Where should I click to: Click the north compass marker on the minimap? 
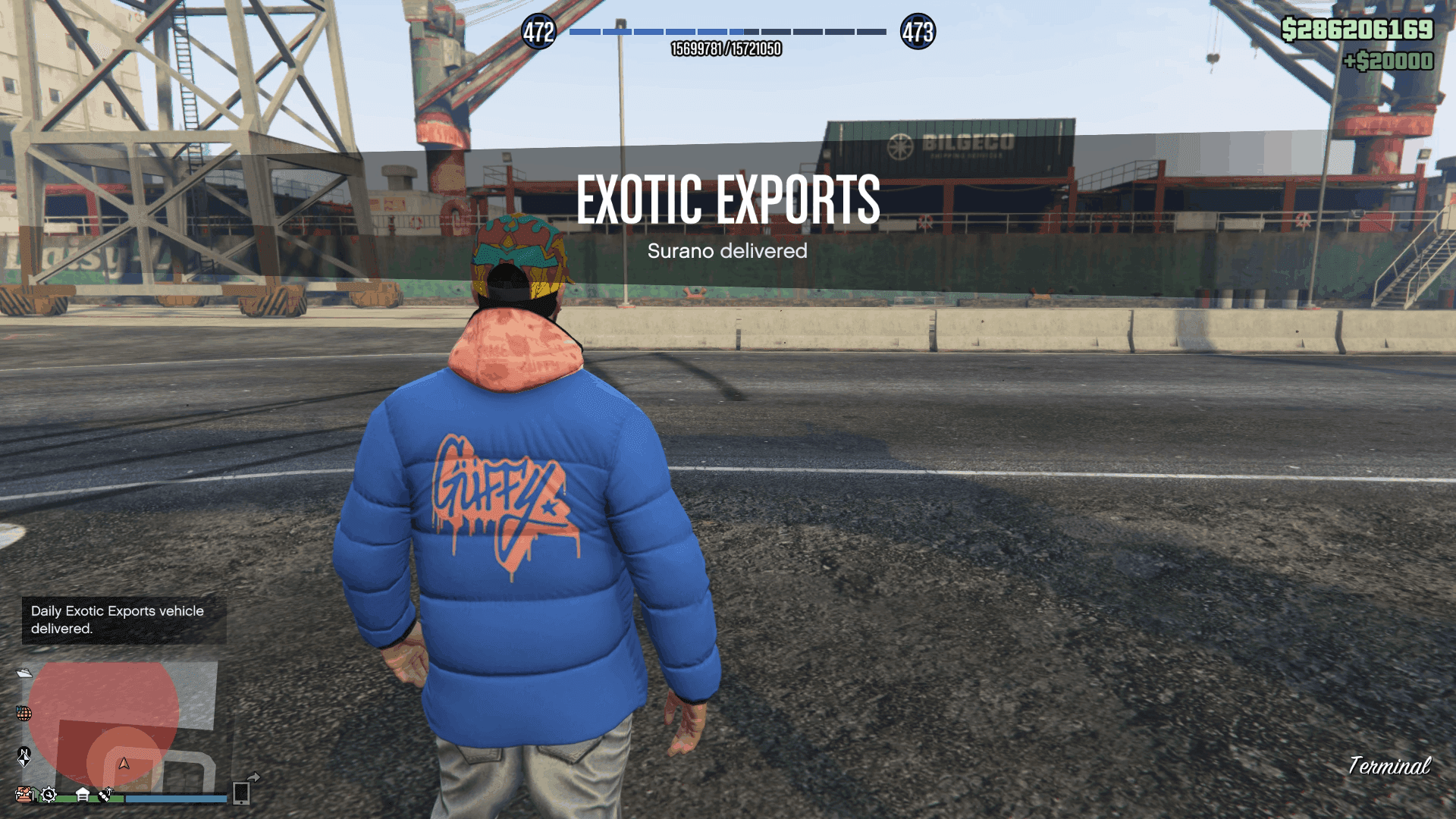(x=25, y=757)
